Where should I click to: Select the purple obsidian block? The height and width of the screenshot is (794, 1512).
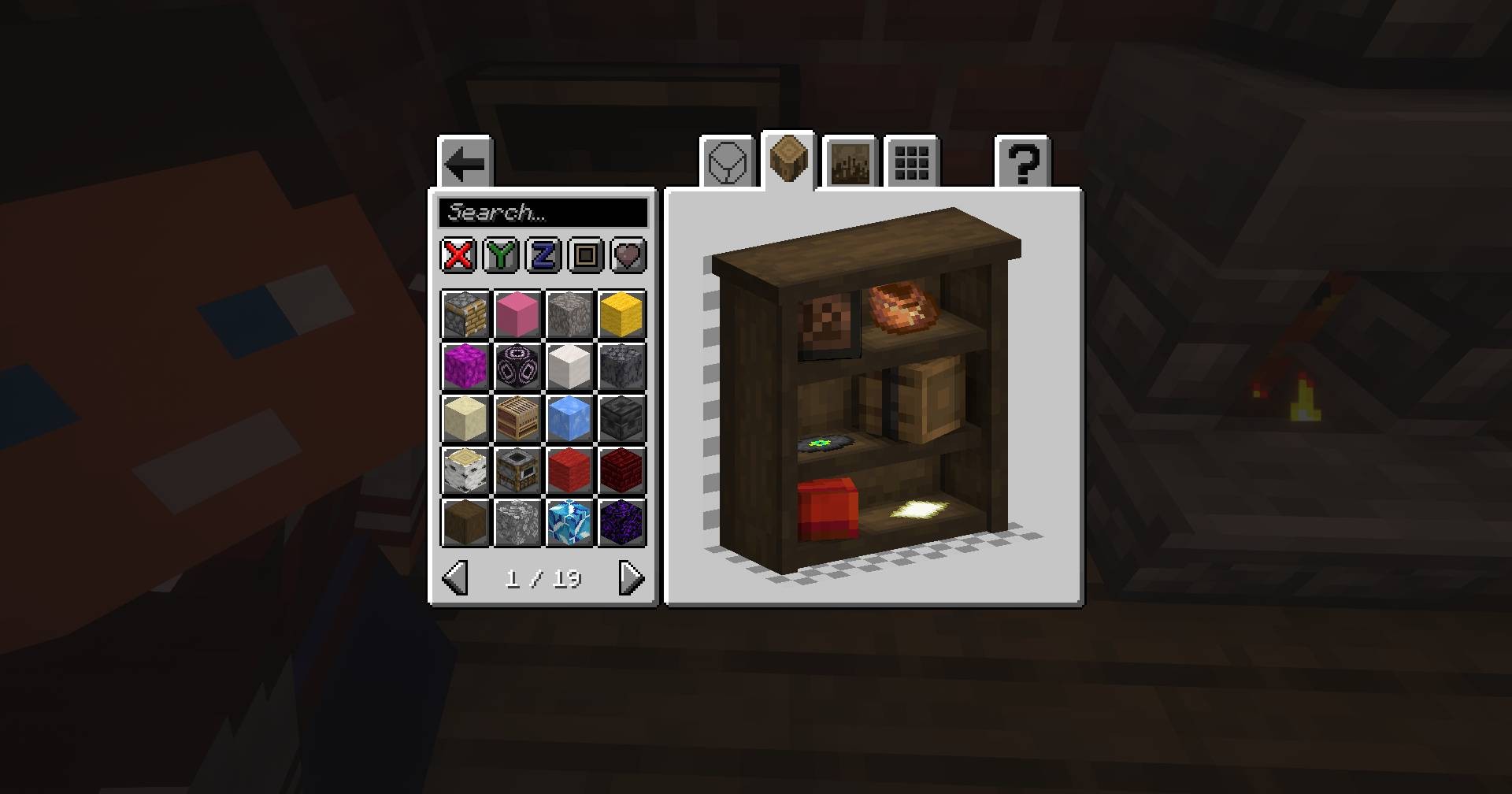coord(621,521)
